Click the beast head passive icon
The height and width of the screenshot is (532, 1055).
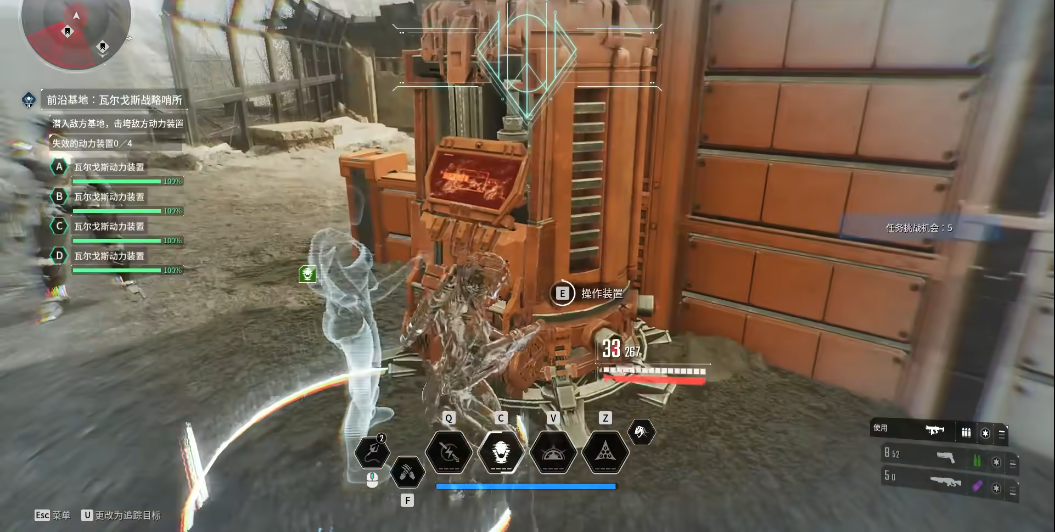tap(640, 431)
